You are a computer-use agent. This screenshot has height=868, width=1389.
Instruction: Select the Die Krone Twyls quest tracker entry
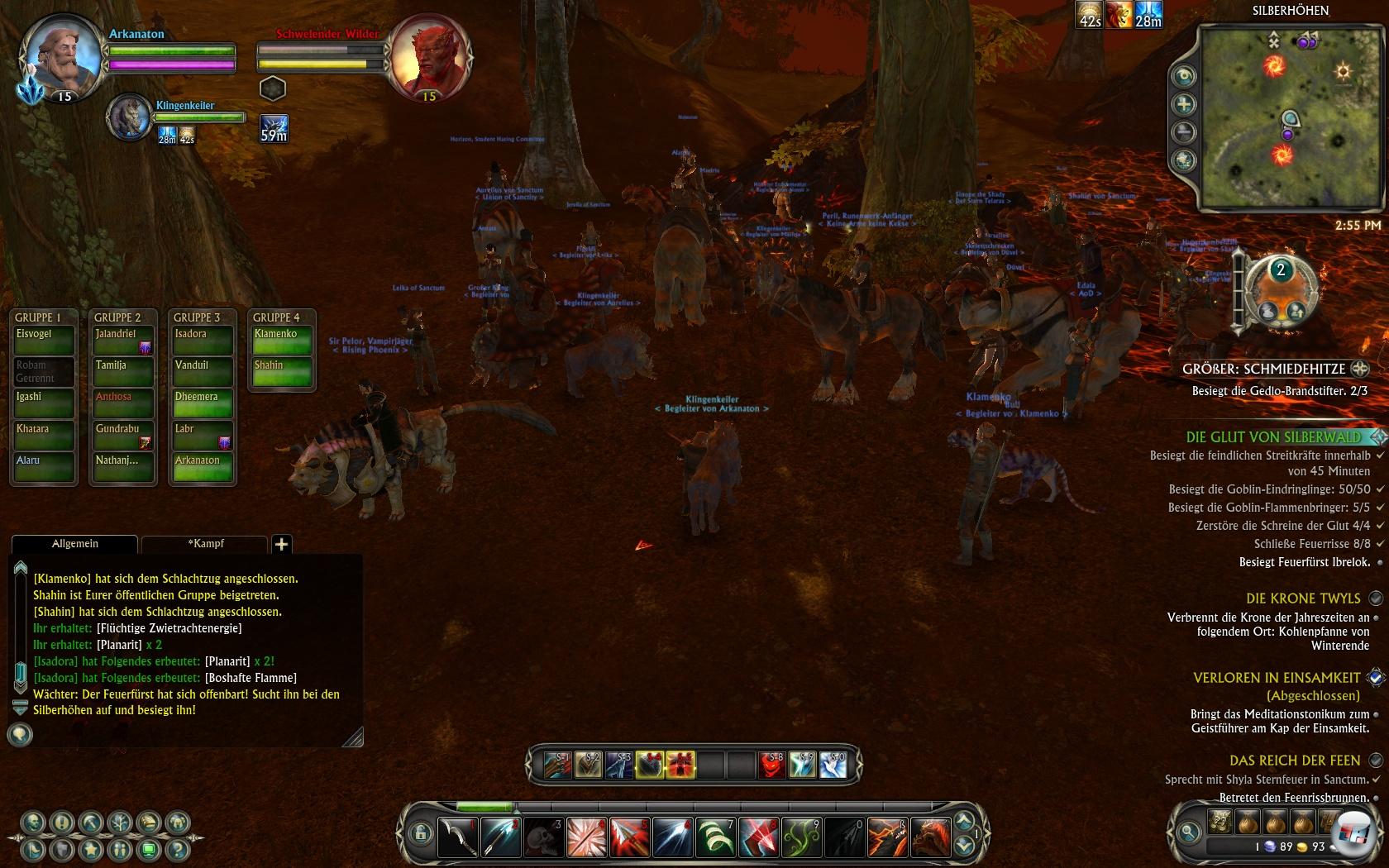click(1302, 599)
